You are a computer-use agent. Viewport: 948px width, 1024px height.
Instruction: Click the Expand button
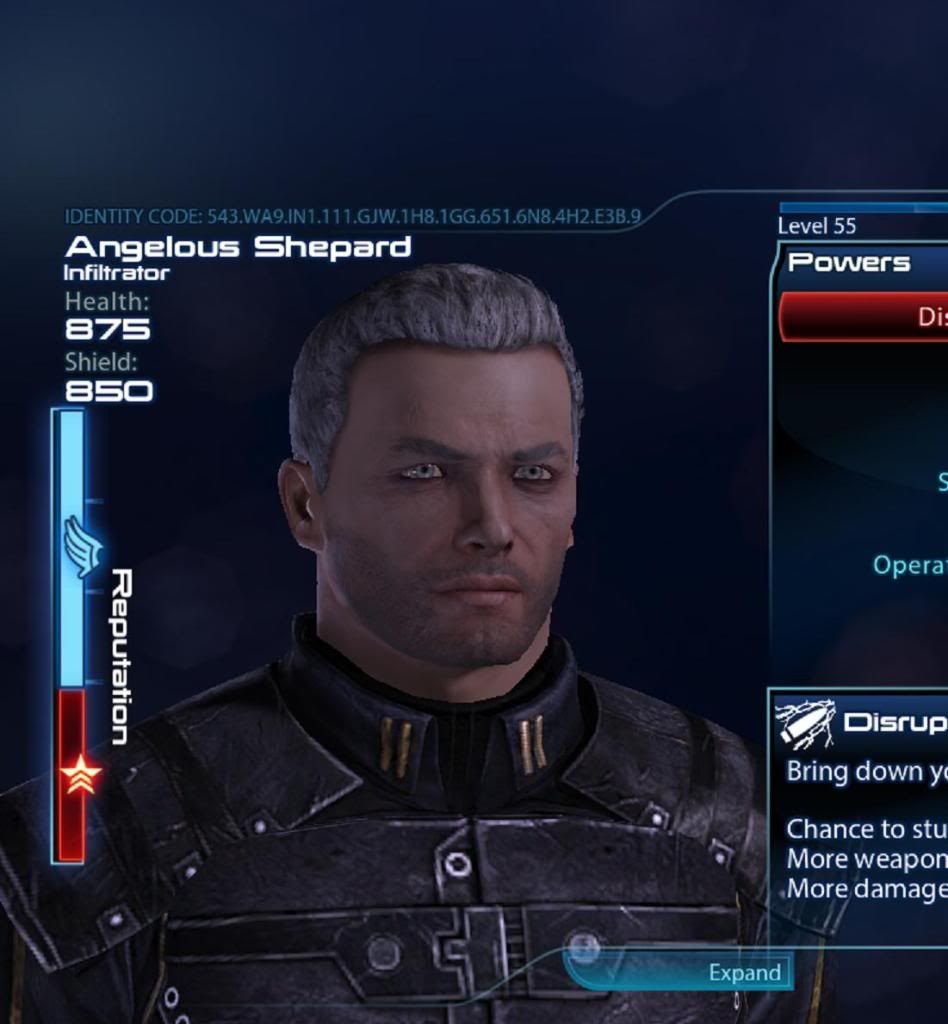[744, 972]
